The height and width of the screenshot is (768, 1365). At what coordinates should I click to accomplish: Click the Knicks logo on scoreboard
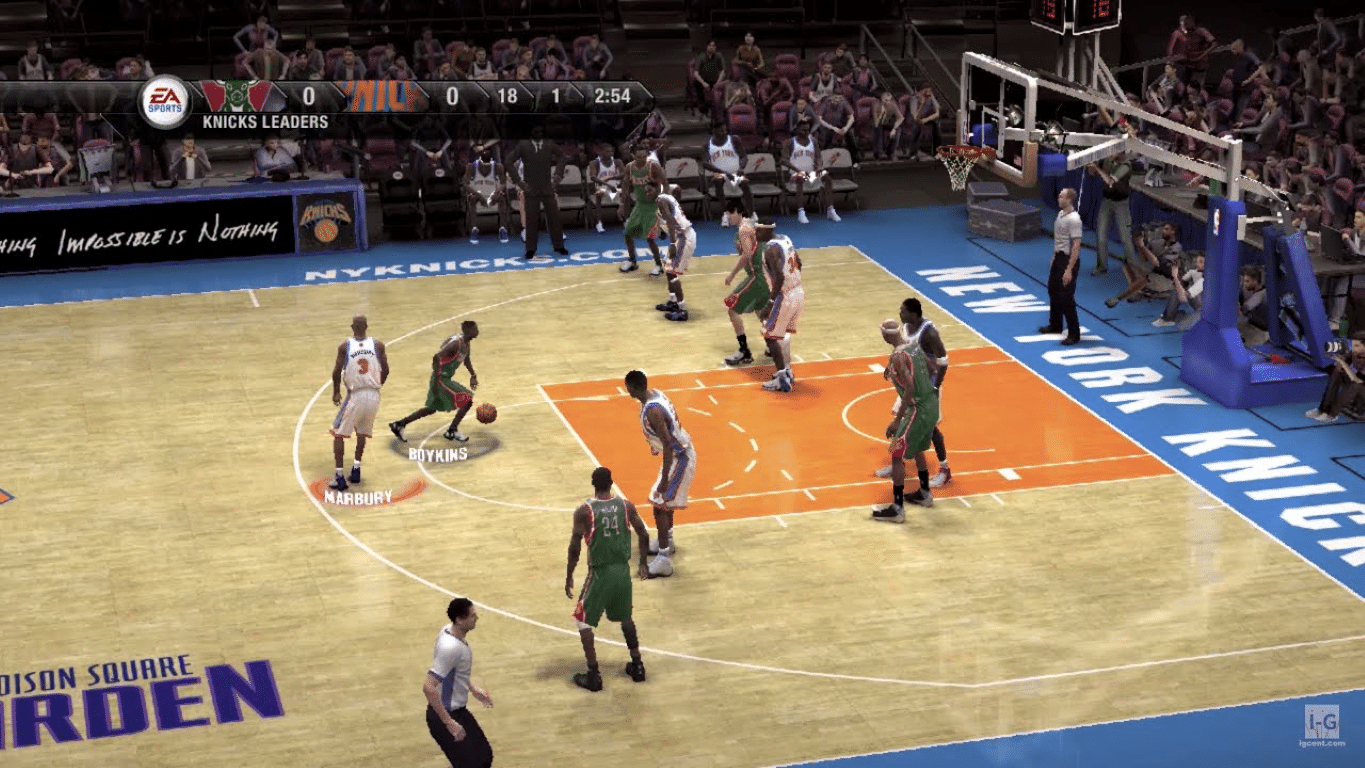(x=380, y=95)
